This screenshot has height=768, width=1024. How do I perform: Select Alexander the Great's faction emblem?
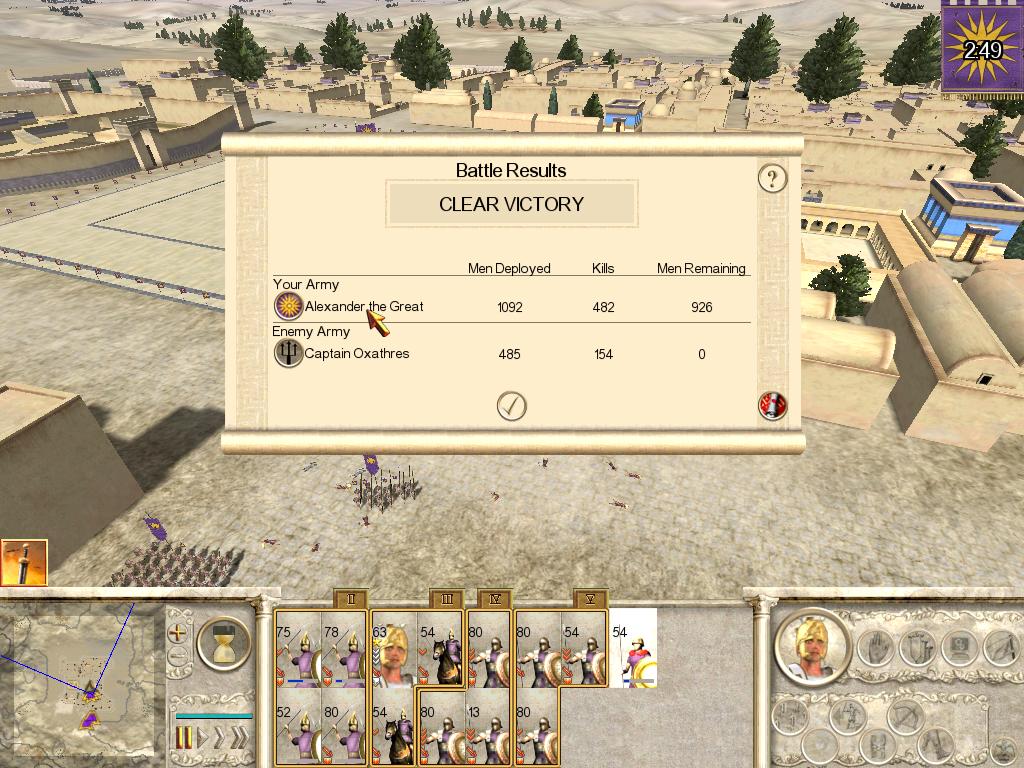coord(288,306)
